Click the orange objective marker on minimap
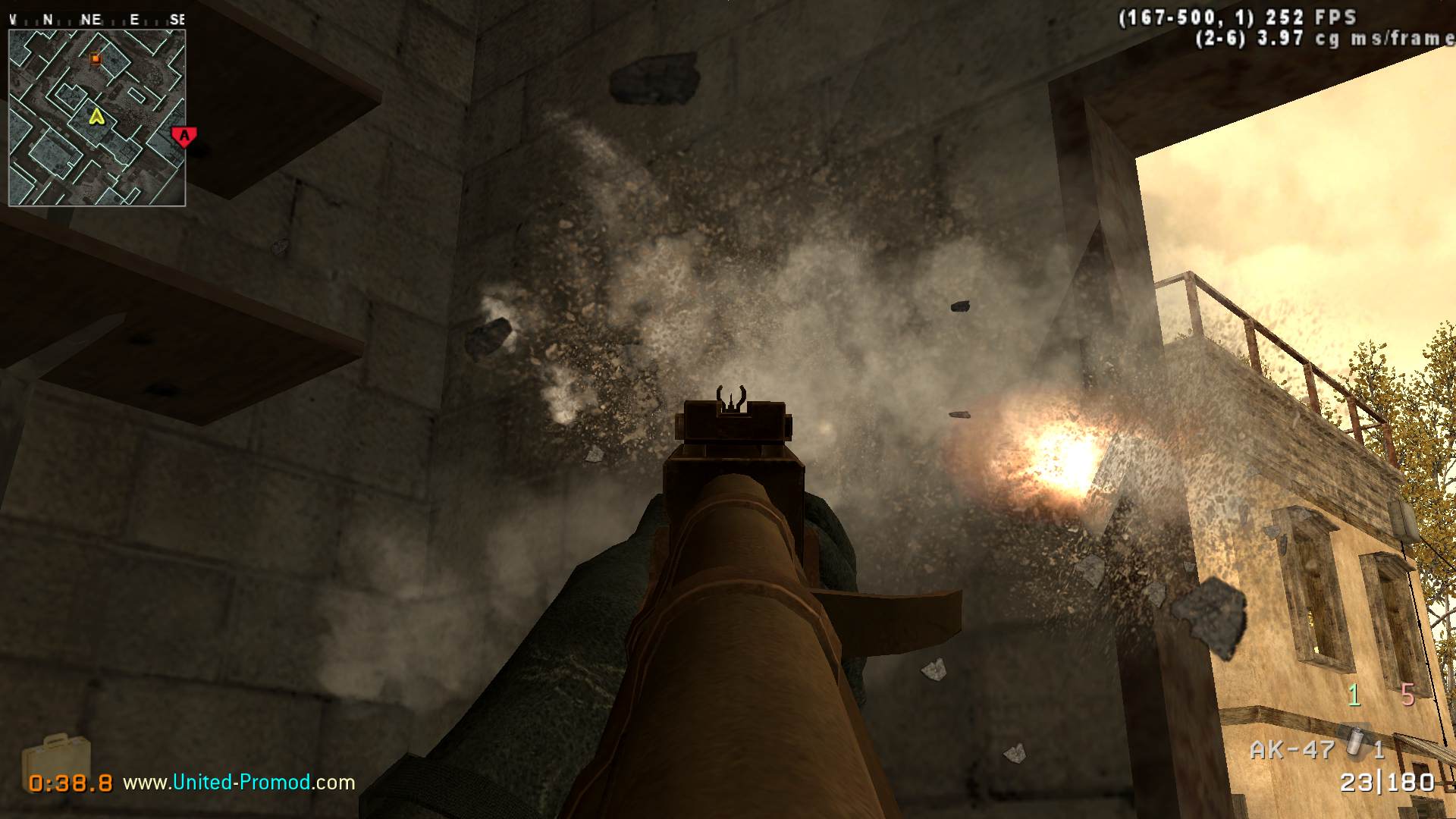Screen dimensions: 1456x819 point(96,58)
